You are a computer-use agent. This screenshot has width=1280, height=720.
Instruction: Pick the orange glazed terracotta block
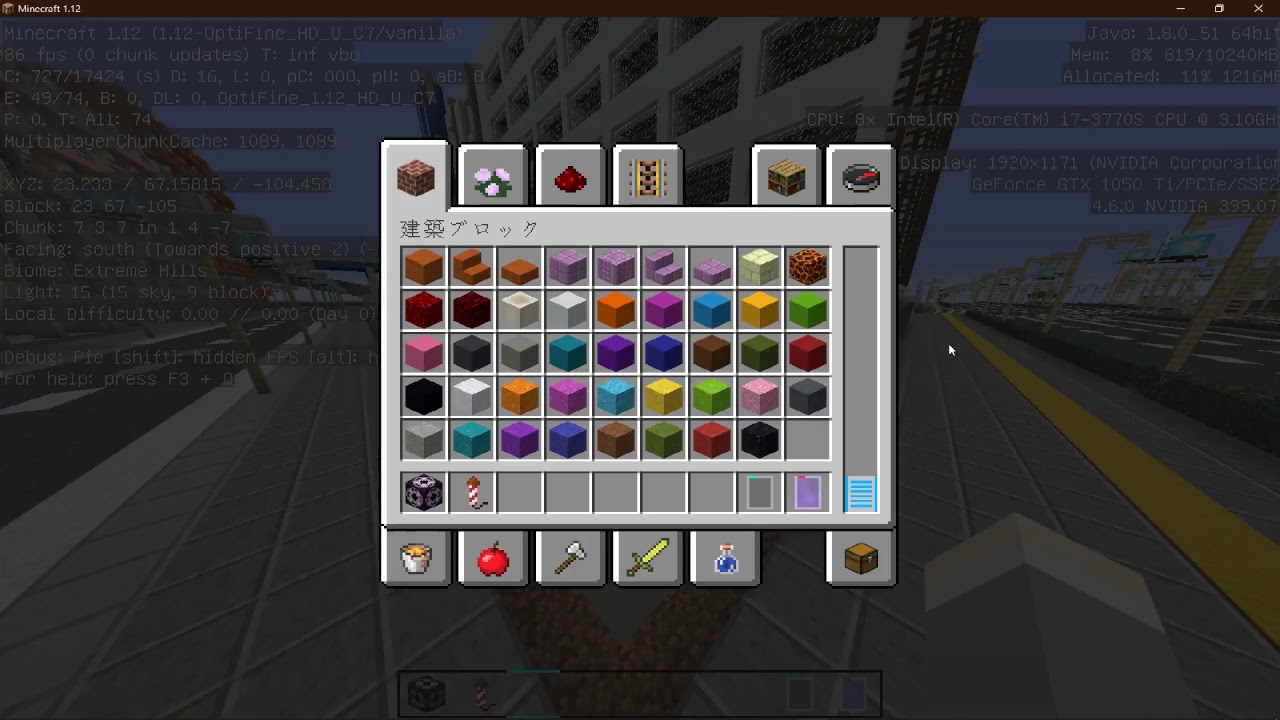coord(519,396)
